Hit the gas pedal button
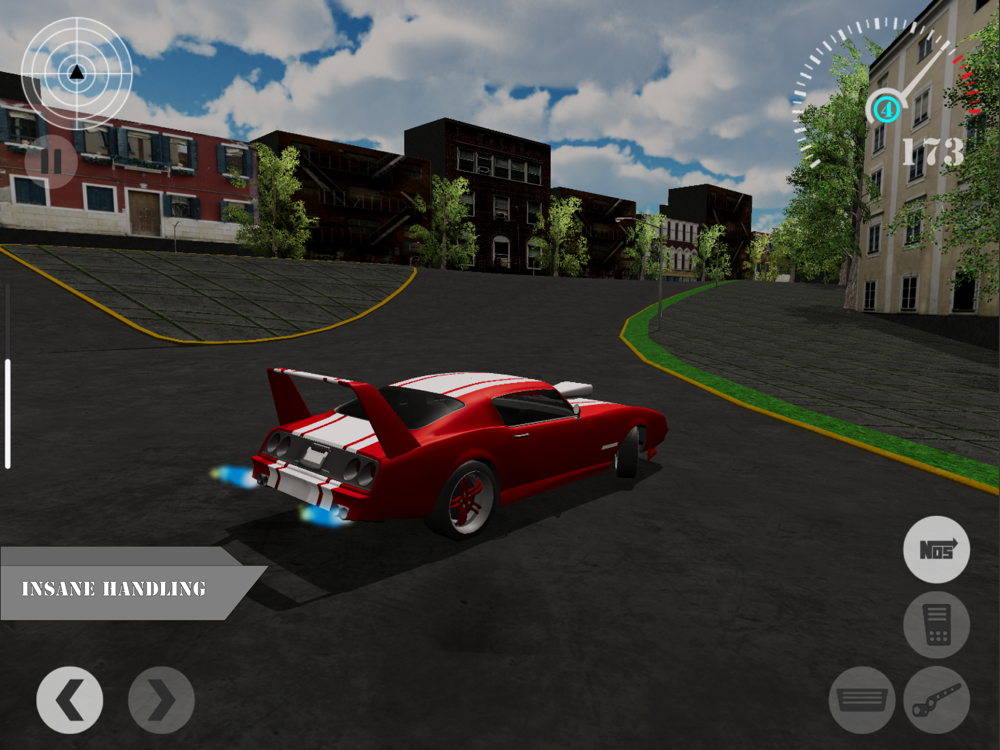This screenshot has width=1000, height=750. click(936, 625)
